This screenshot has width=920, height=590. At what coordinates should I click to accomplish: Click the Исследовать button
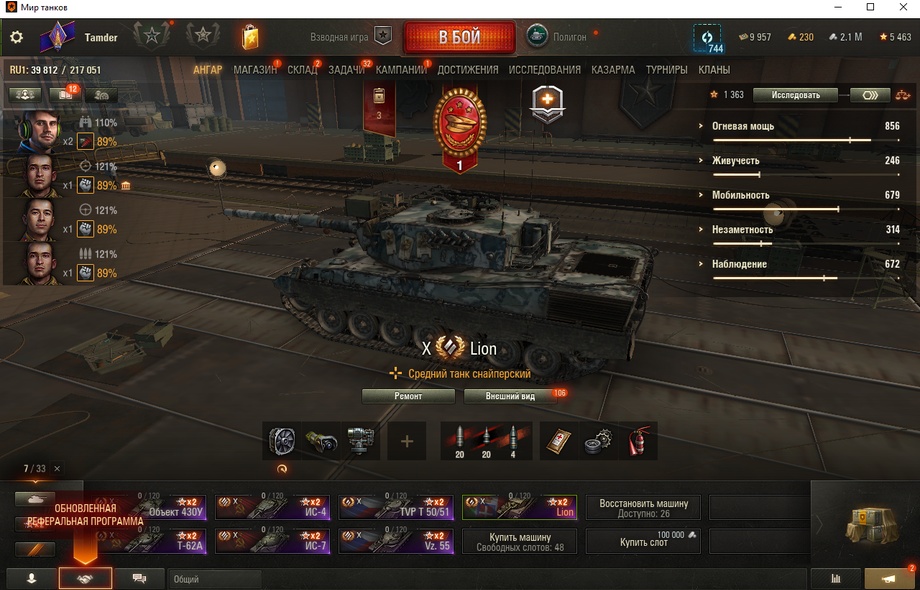pos(795,95)
